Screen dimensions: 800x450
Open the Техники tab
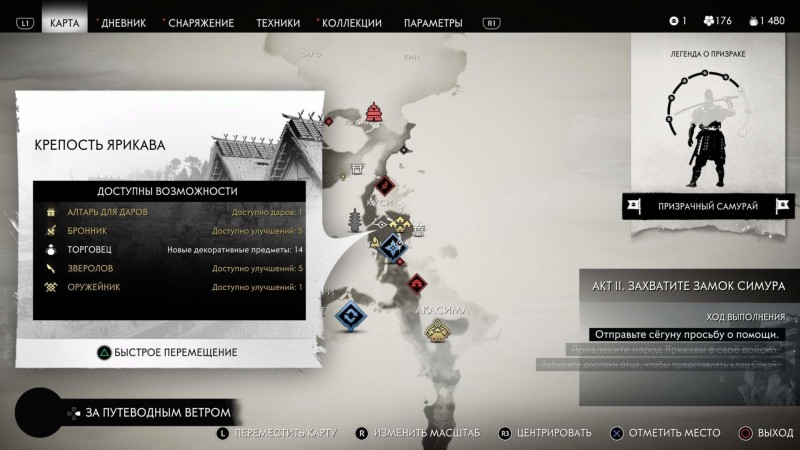point(277,22)
